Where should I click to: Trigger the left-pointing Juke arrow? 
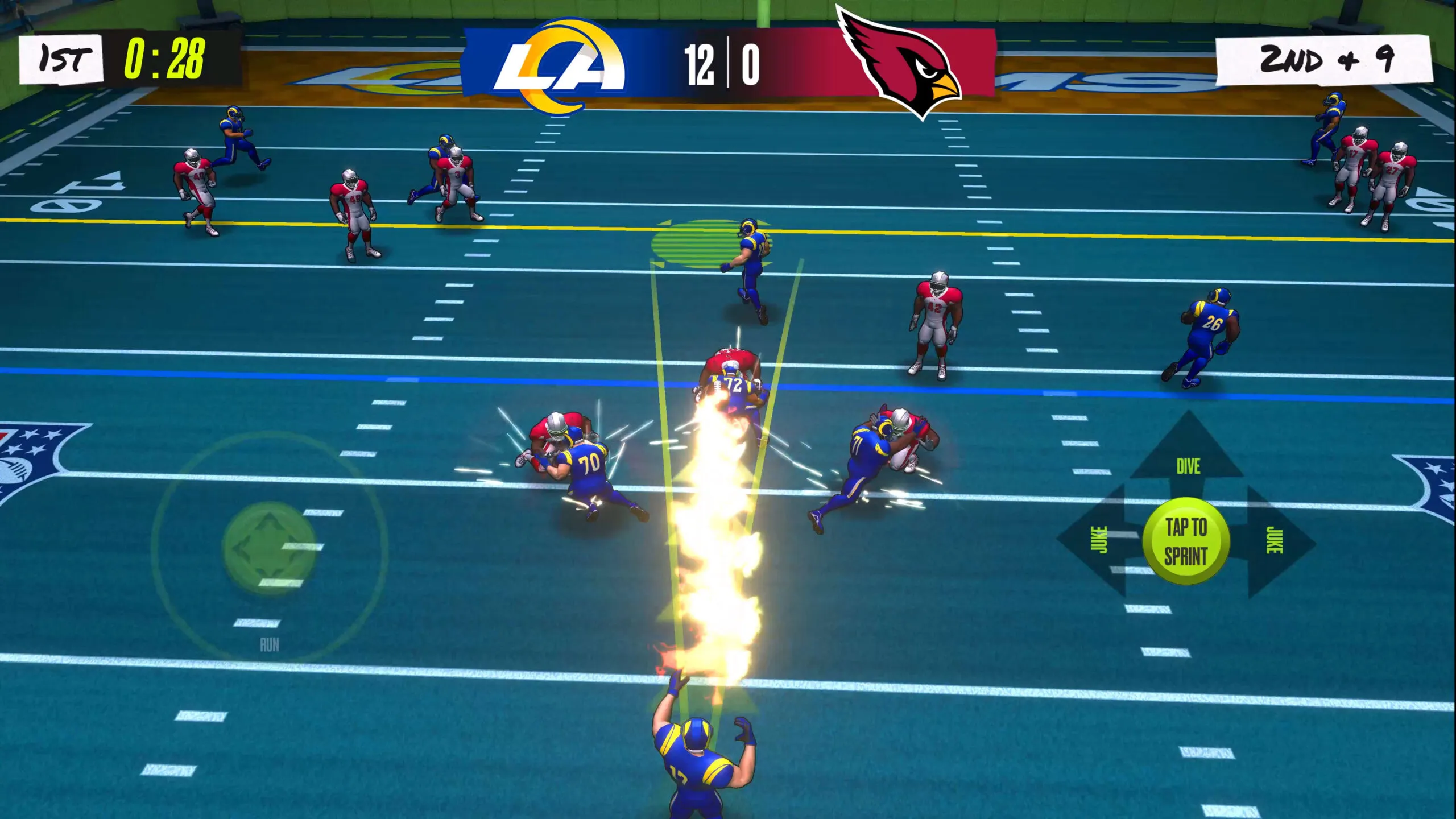click(x=1098, y=540)
